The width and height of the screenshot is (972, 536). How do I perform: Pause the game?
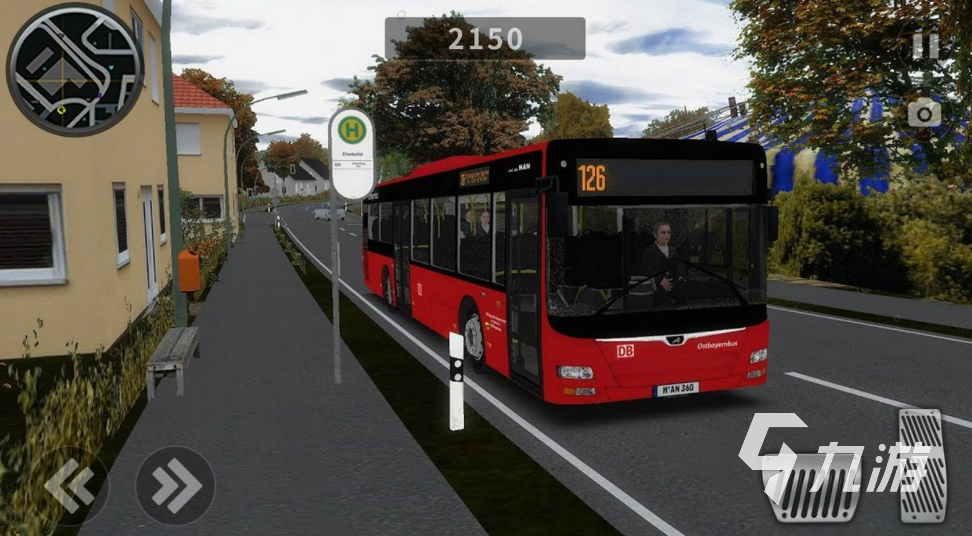point(925,46)
